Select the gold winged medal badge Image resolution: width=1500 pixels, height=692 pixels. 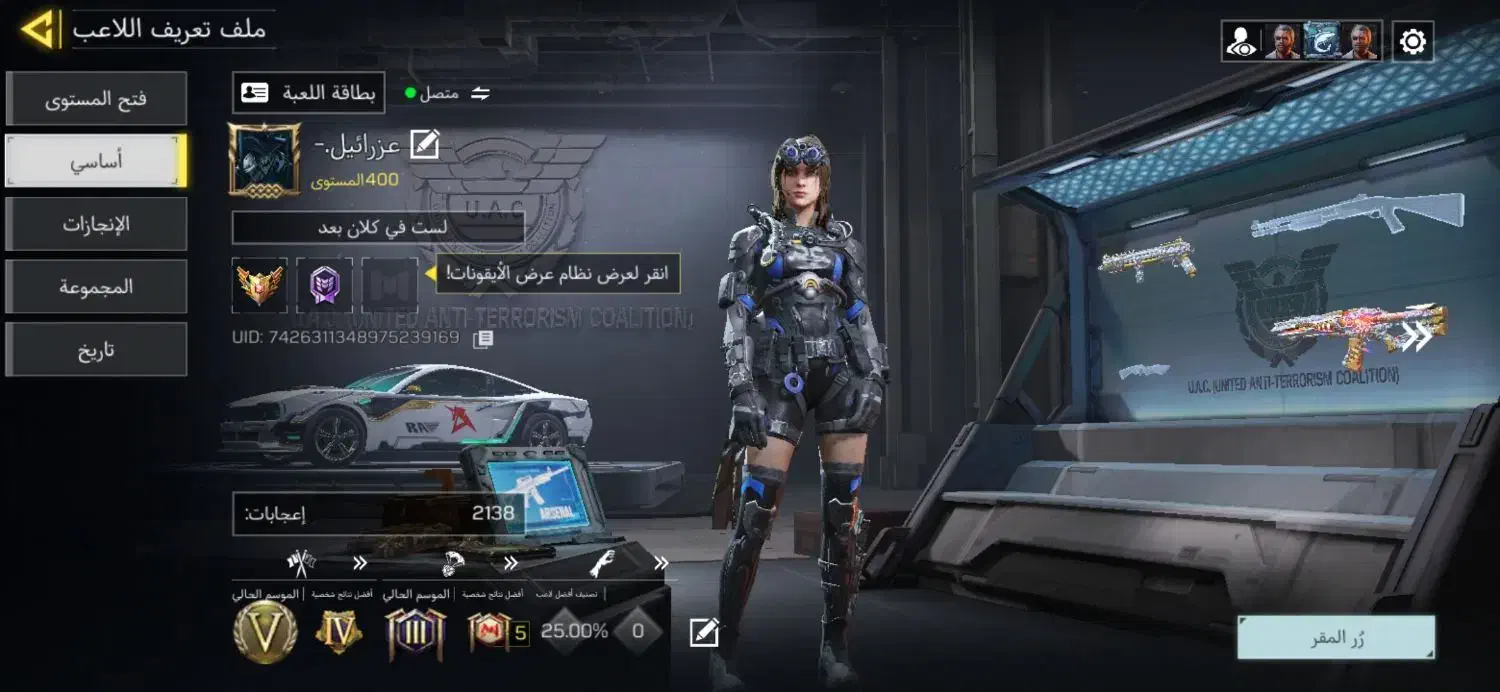260,285
